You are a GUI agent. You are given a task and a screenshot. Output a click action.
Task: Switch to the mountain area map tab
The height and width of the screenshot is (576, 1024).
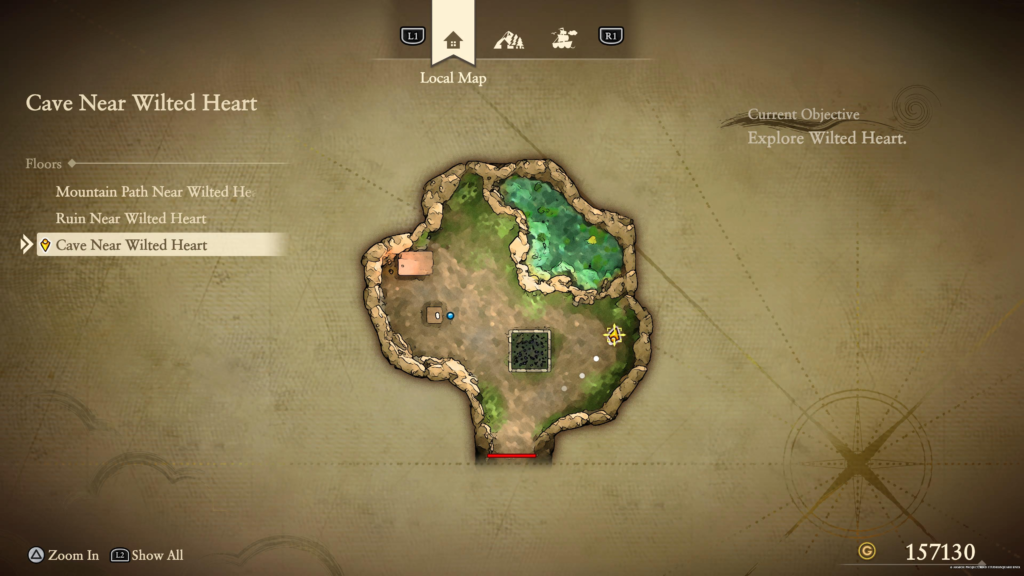(x=509, y=39)
